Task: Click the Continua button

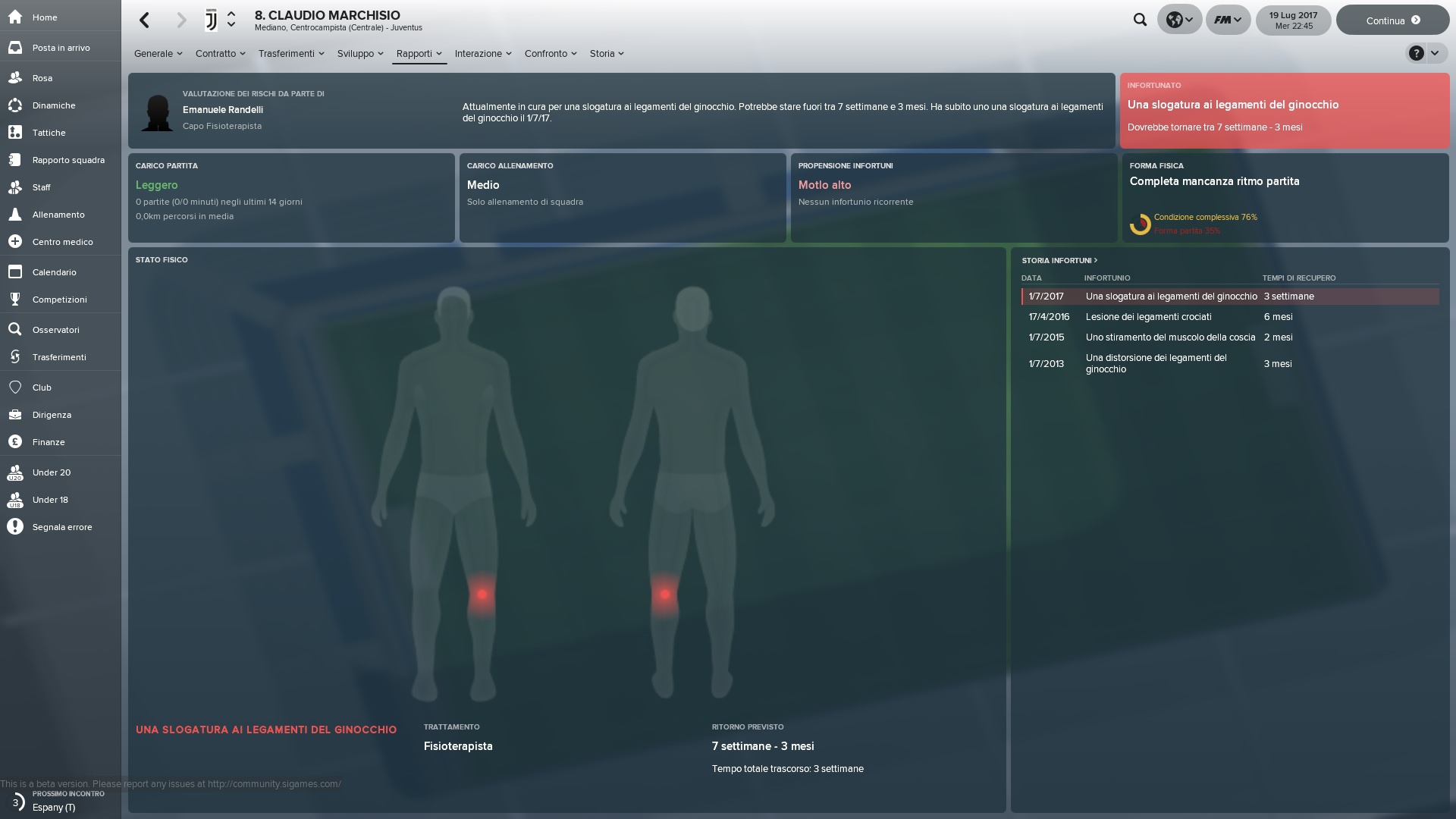Action: 1392,20
